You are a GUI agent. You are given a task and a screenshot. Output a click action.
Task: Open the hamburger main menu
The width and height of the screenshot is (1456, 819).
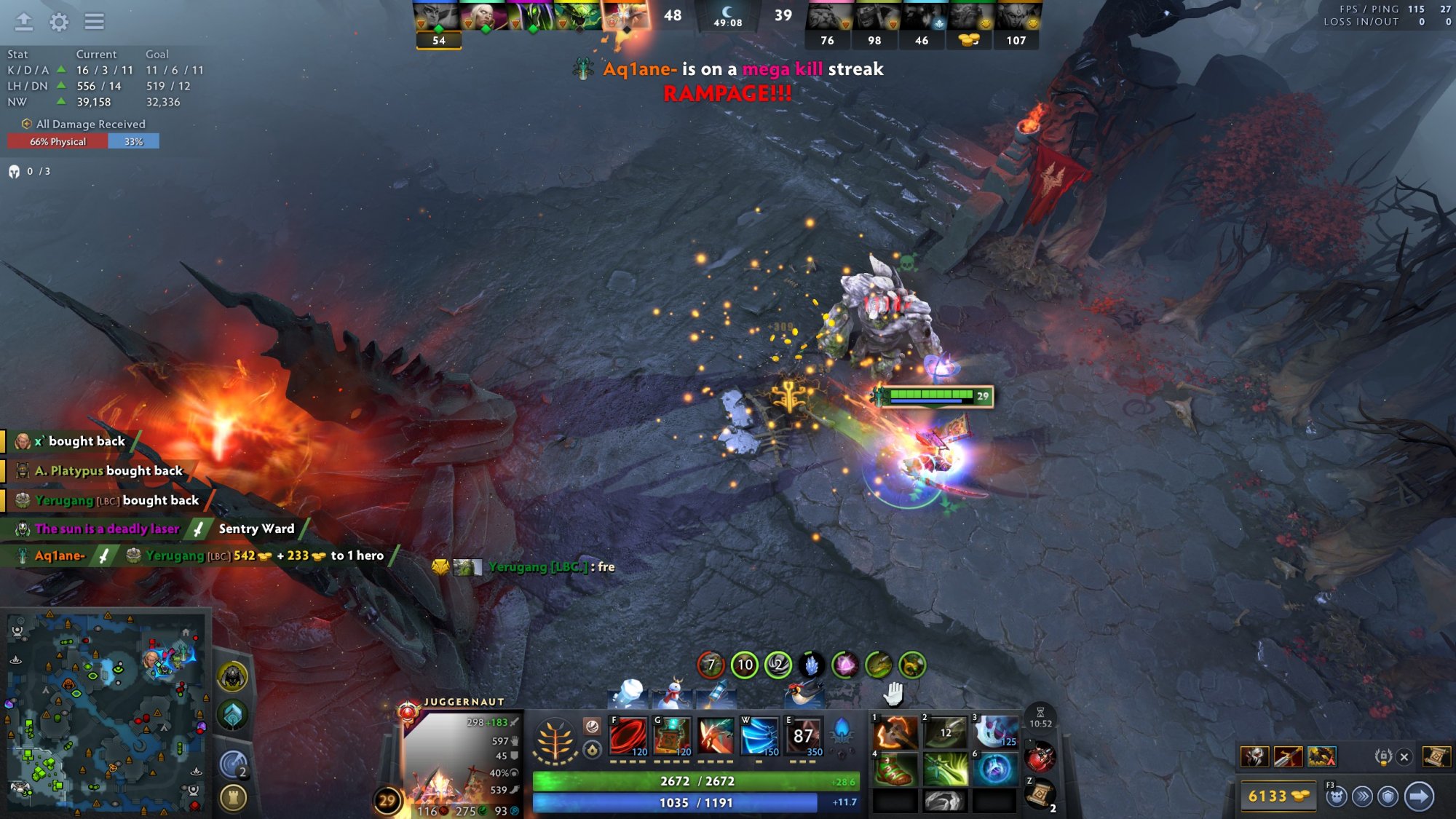(94, 22)
